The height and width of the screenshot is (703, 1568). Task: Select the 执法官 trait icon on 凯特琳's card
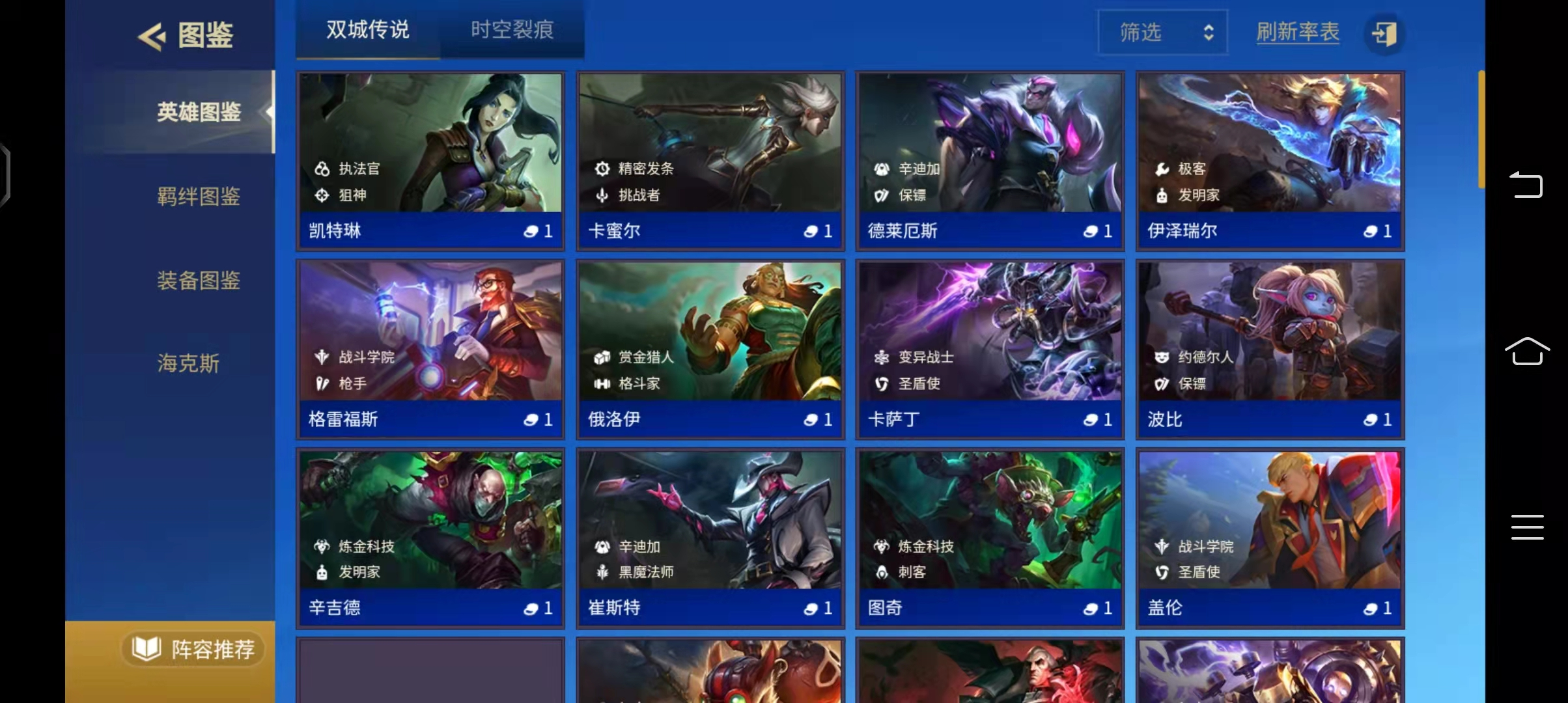322,168
